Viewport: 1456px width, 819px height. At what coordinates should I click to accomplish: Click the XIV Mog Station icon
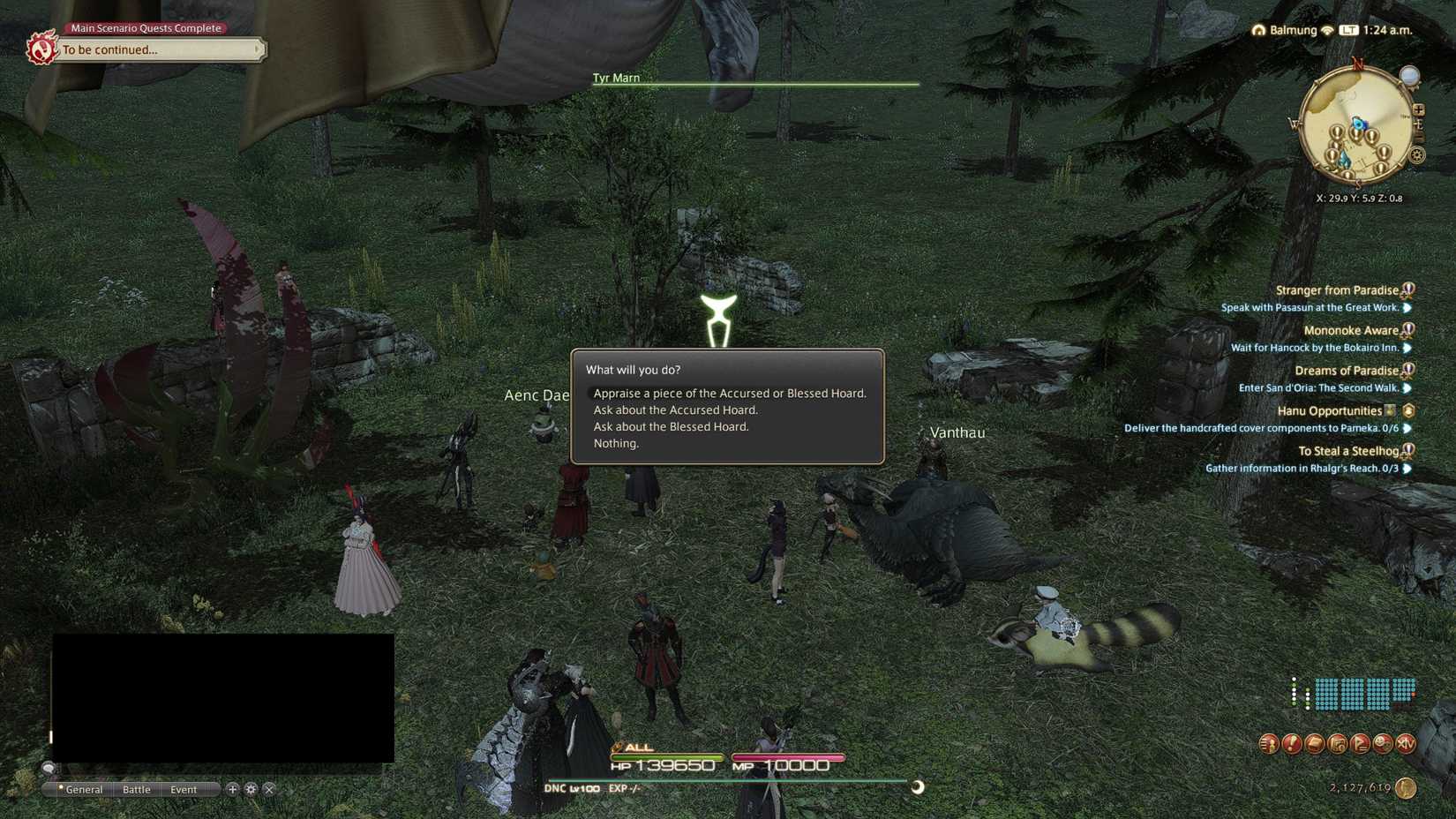(1406, 744)
